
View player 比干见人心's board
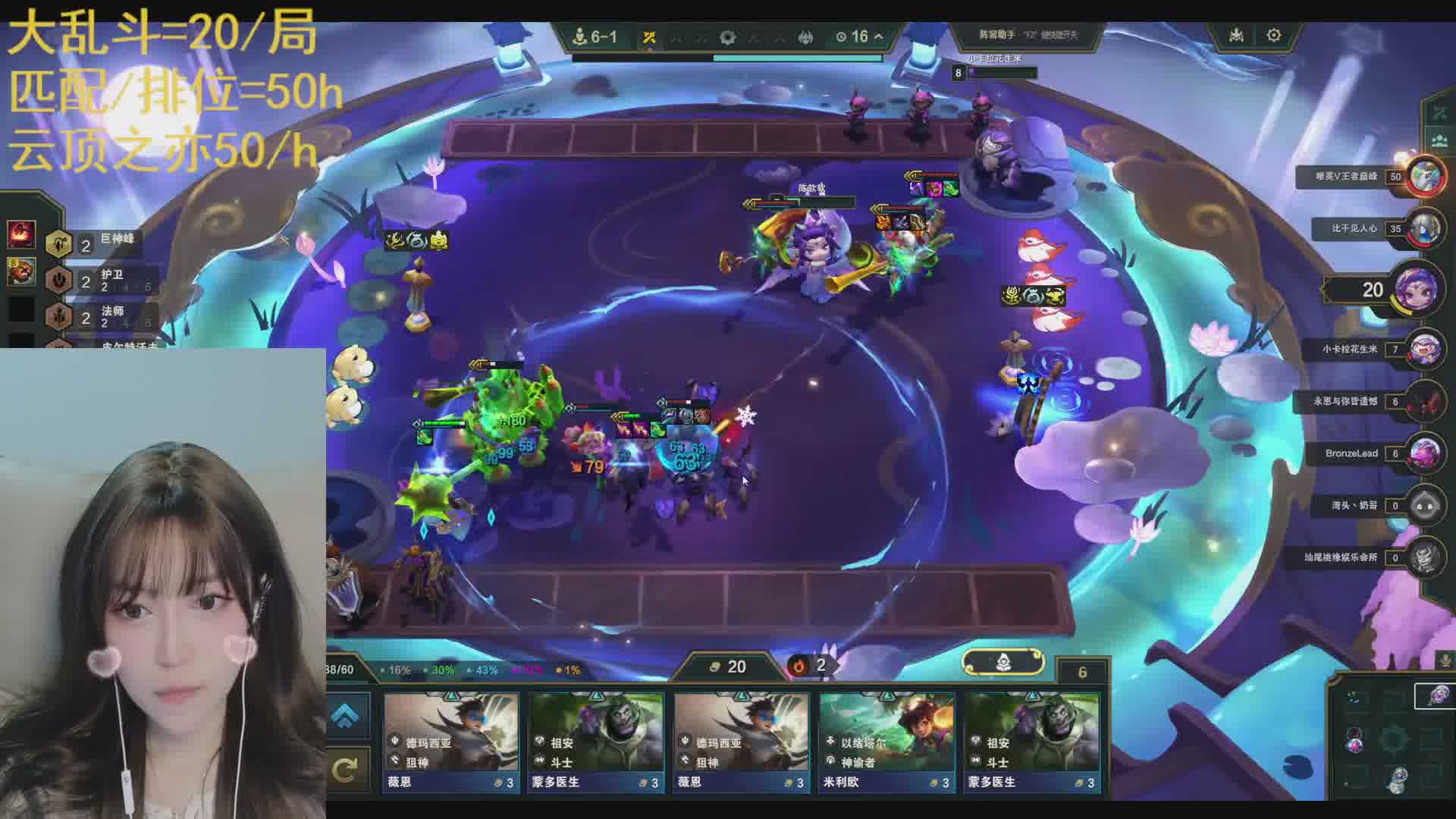point(1425,228)
